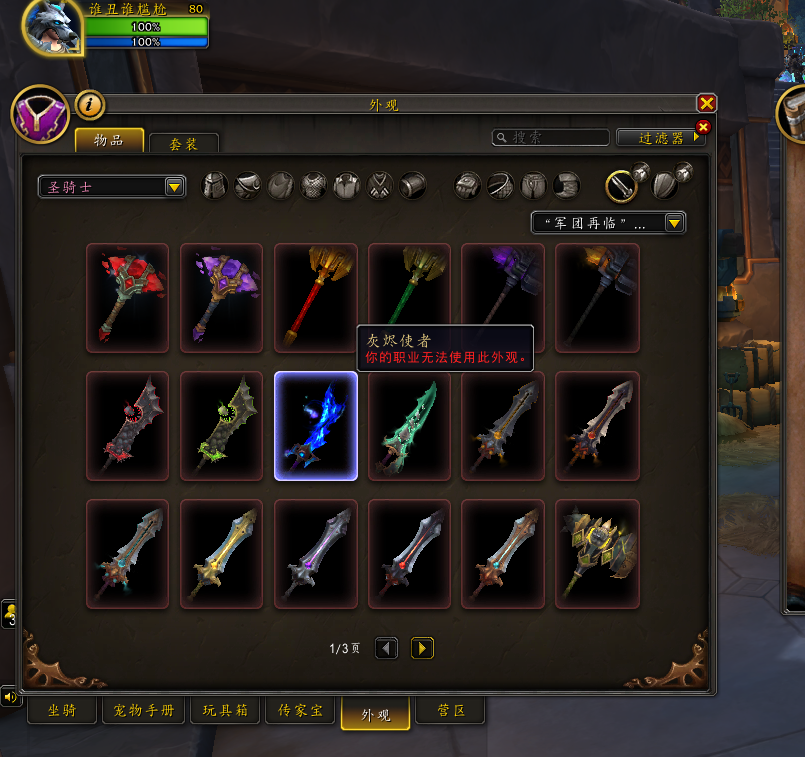Close the 外观 appearance window
Image resolution: width=805 pixels, height=757 pixels.
click(706, 103)
